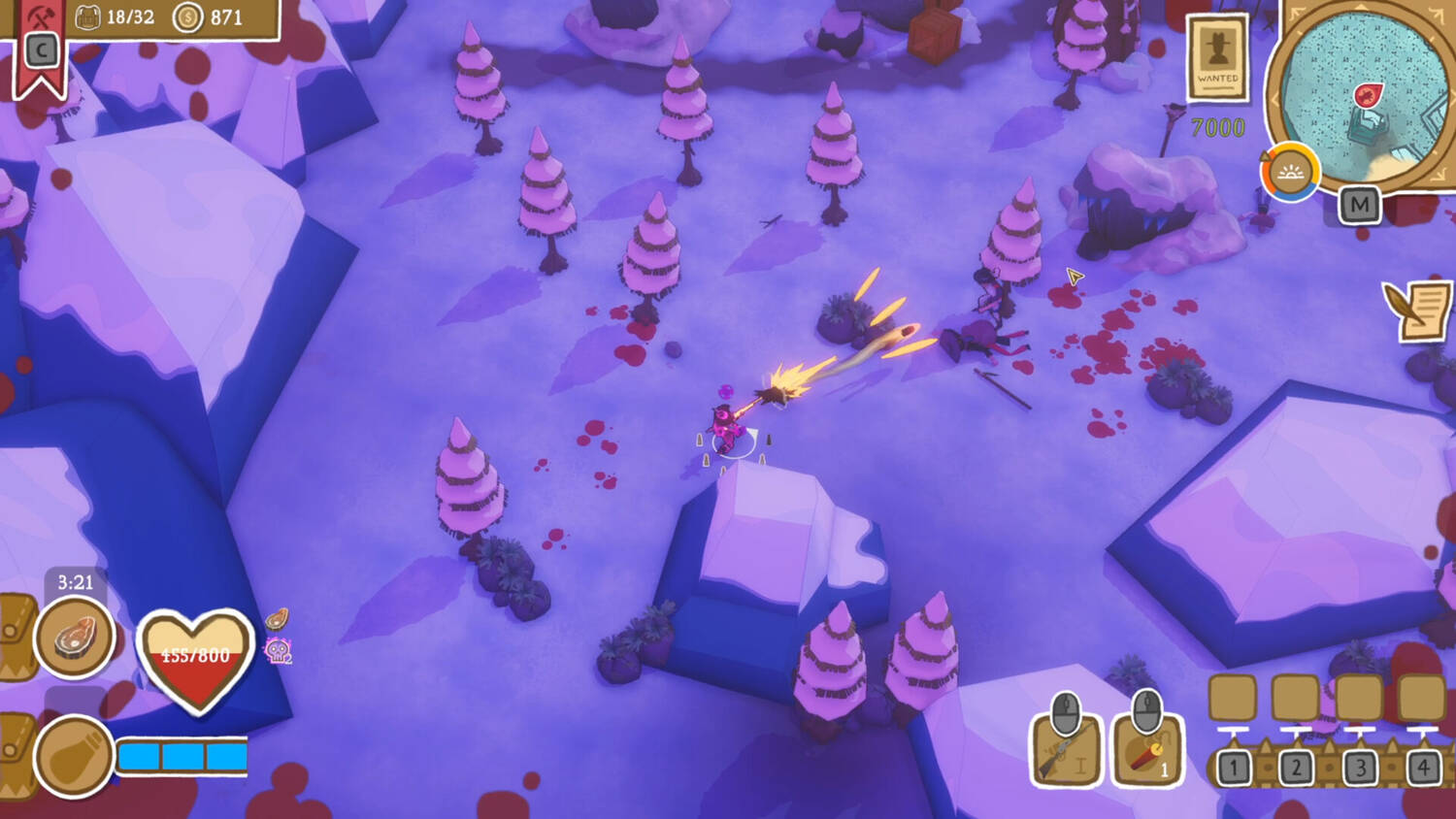Use the steak food slot

coord(74,638)
